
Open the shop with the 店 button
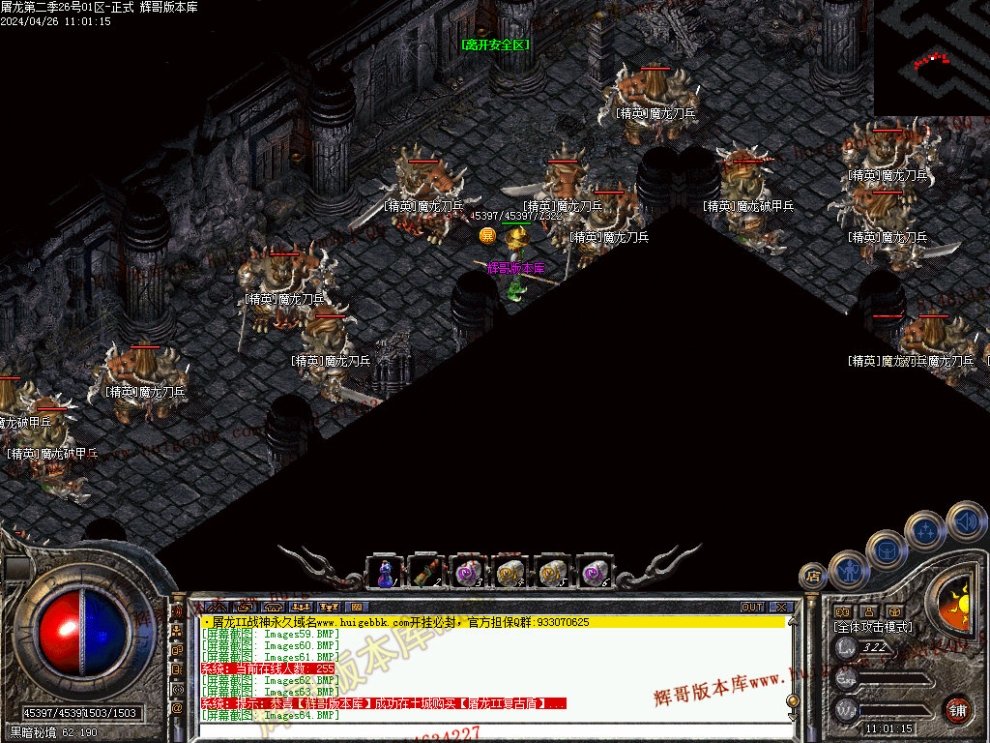[813, 577]
